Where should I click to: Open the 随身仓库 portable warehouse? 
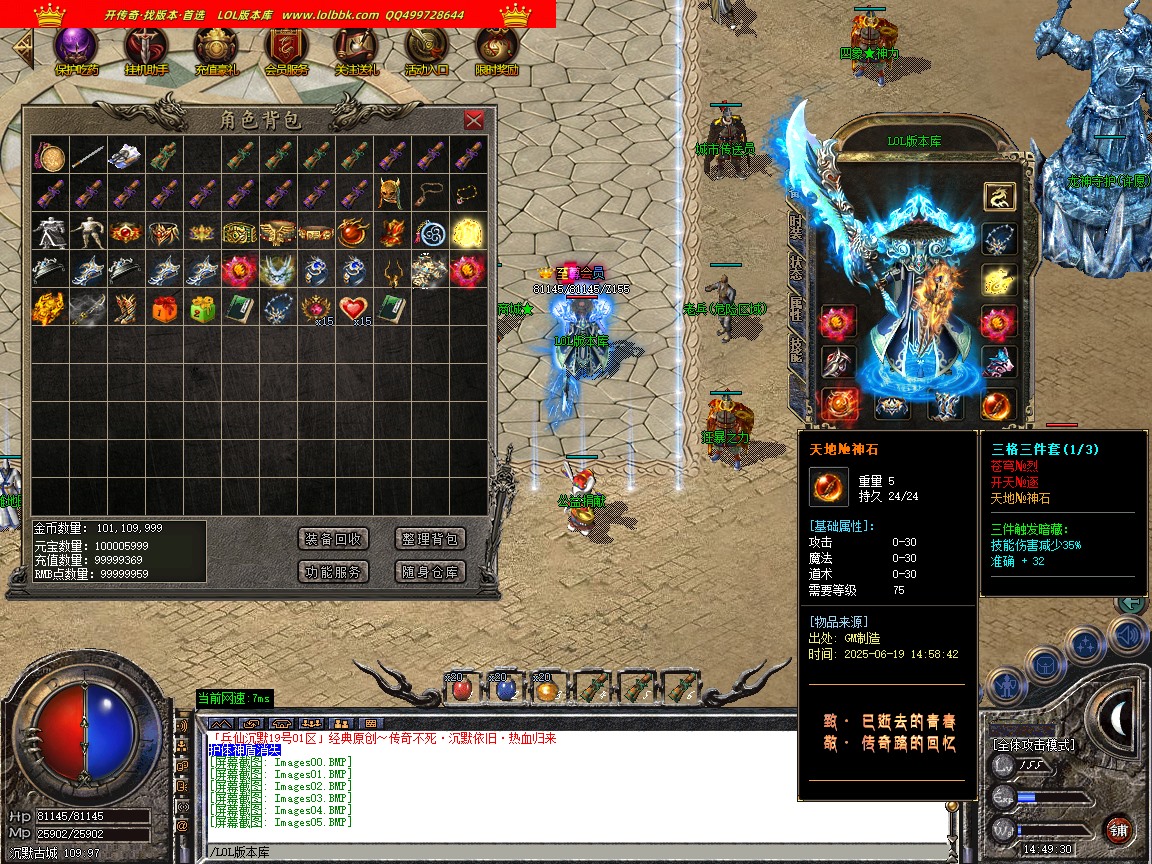(x=431, y=572)
